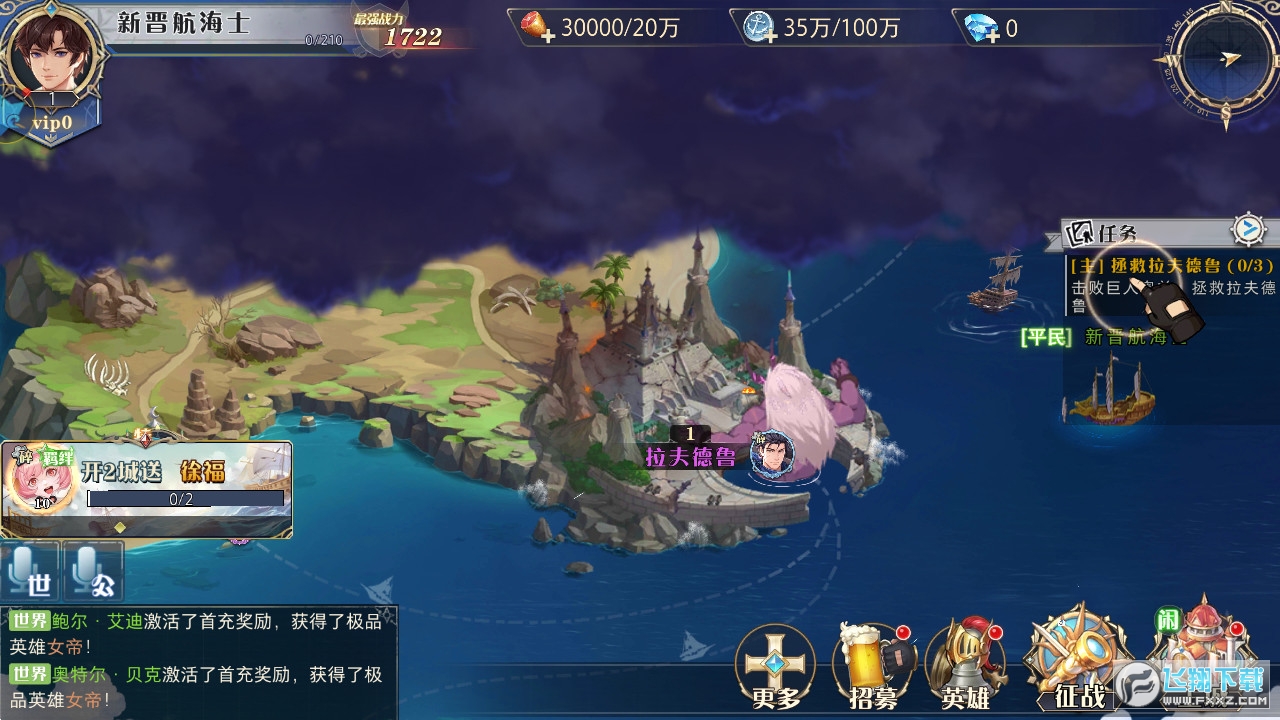Open the world chat box
Screen dimensions: 1280x720
[x=198, y=660]
